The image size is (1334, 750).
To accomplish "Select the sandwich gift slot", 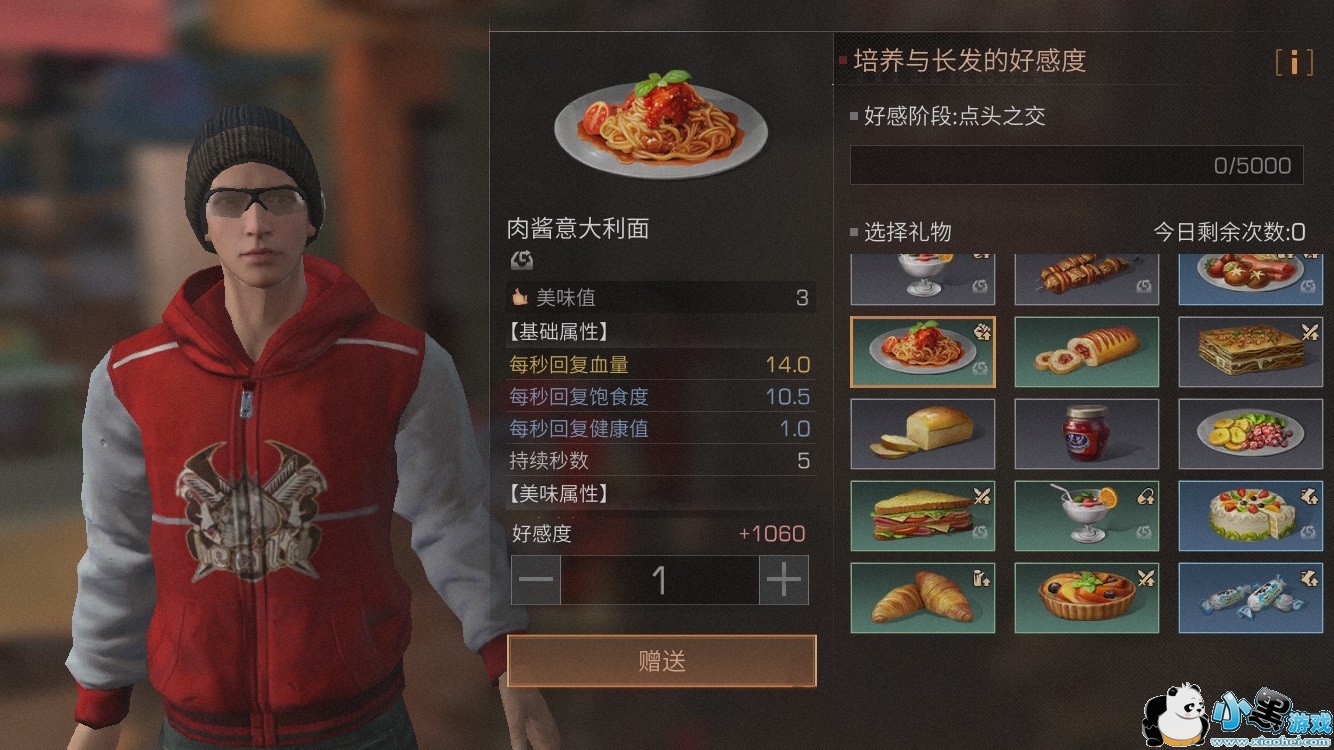I will [x=923, y=516].
